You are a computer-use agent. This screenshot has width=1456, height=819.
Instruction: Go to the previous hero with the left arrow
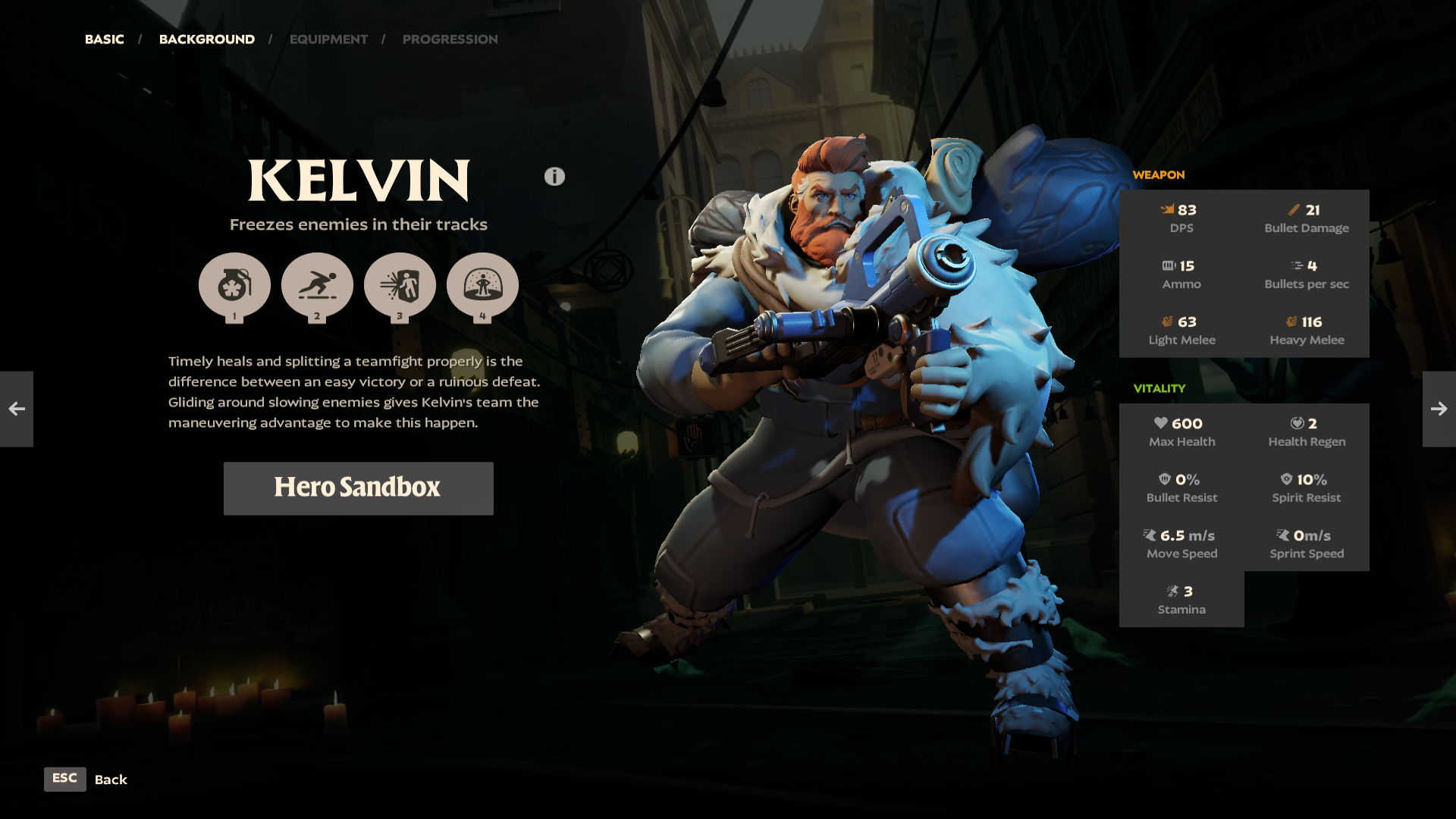click(x=17, y=409)
